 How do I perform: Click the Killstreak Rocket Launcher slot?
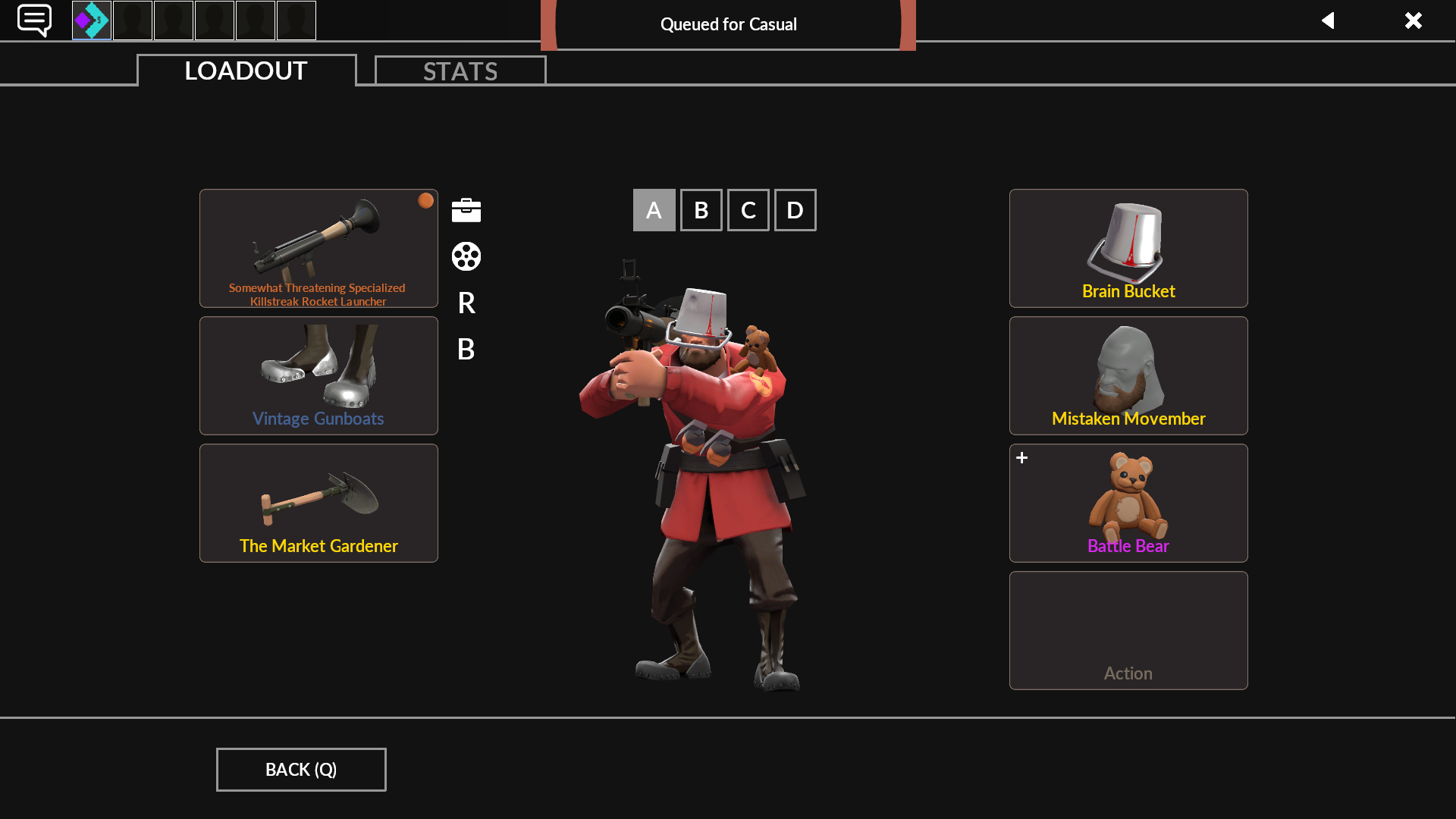pos(318,248)
